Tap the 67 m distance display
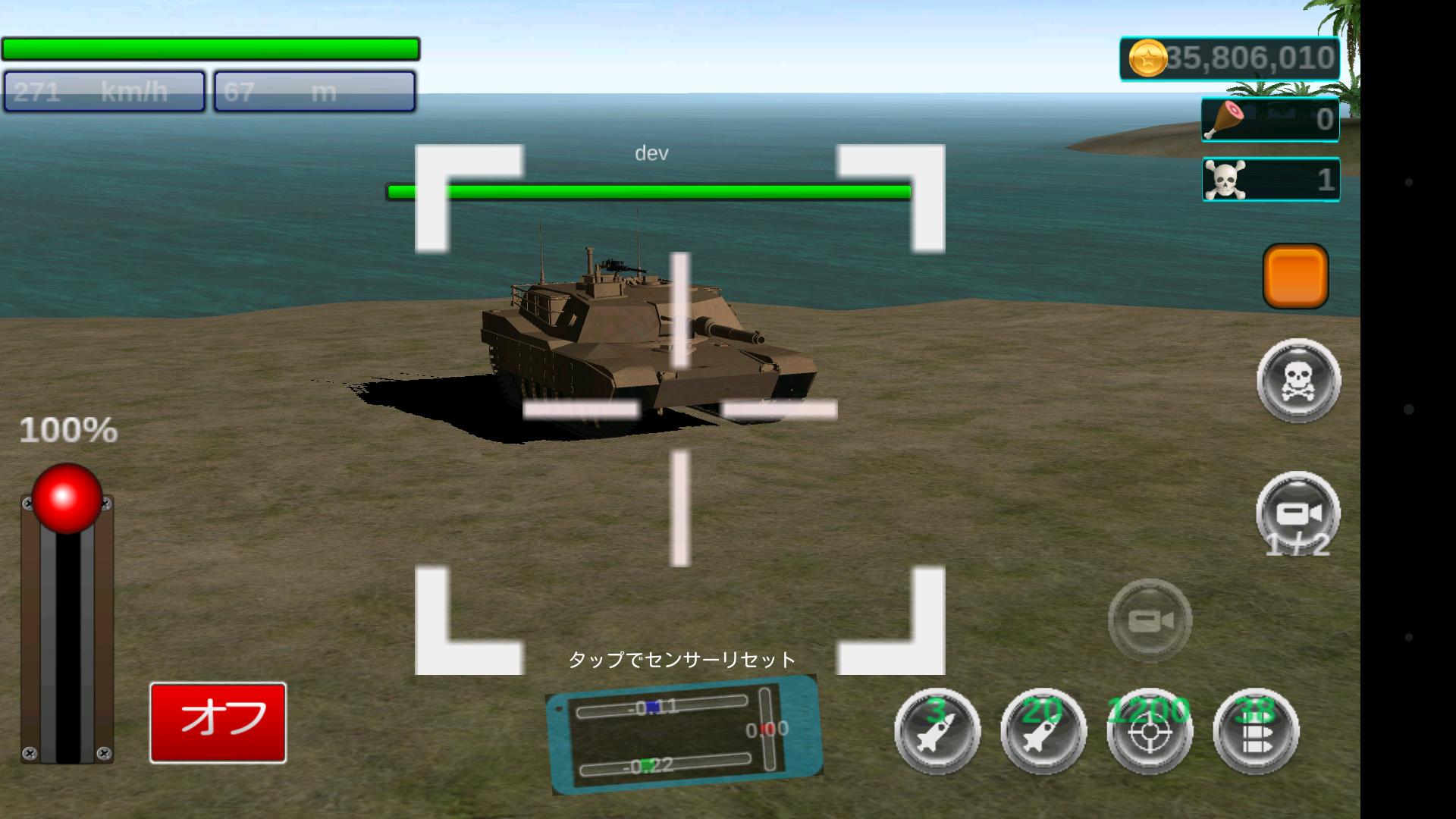 tap(314, 90)
